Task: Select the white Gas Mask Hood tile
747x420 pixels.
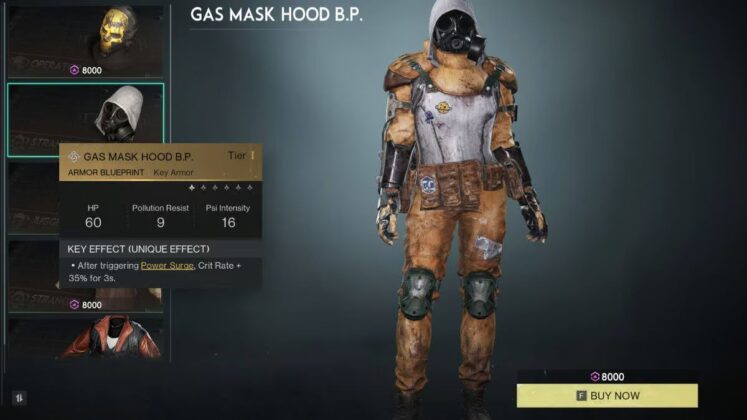Action: [x=86, y=117]
